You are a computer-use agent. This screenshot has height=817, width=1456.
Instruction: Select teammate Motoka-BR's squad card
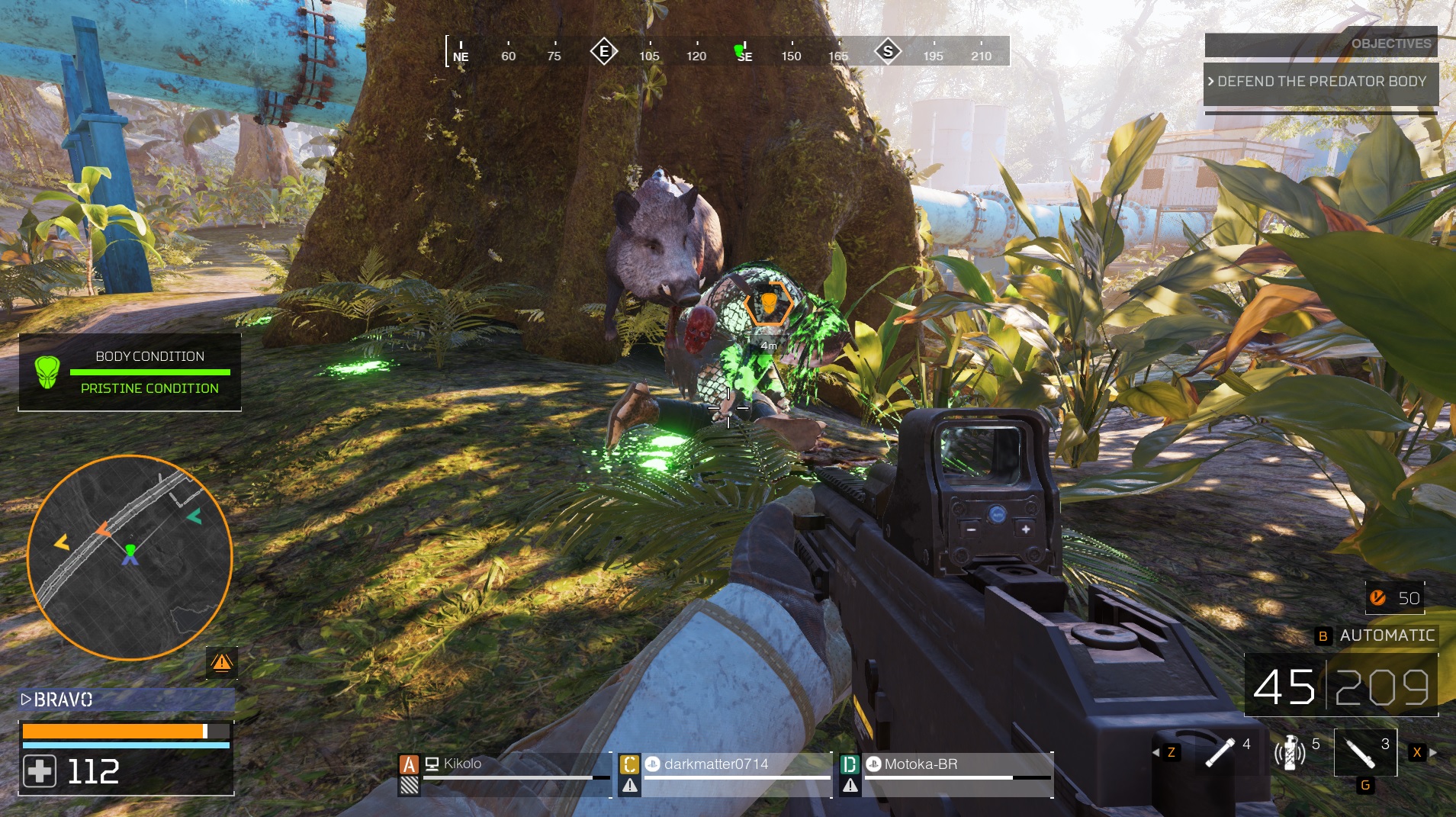[x=946, y=774]
